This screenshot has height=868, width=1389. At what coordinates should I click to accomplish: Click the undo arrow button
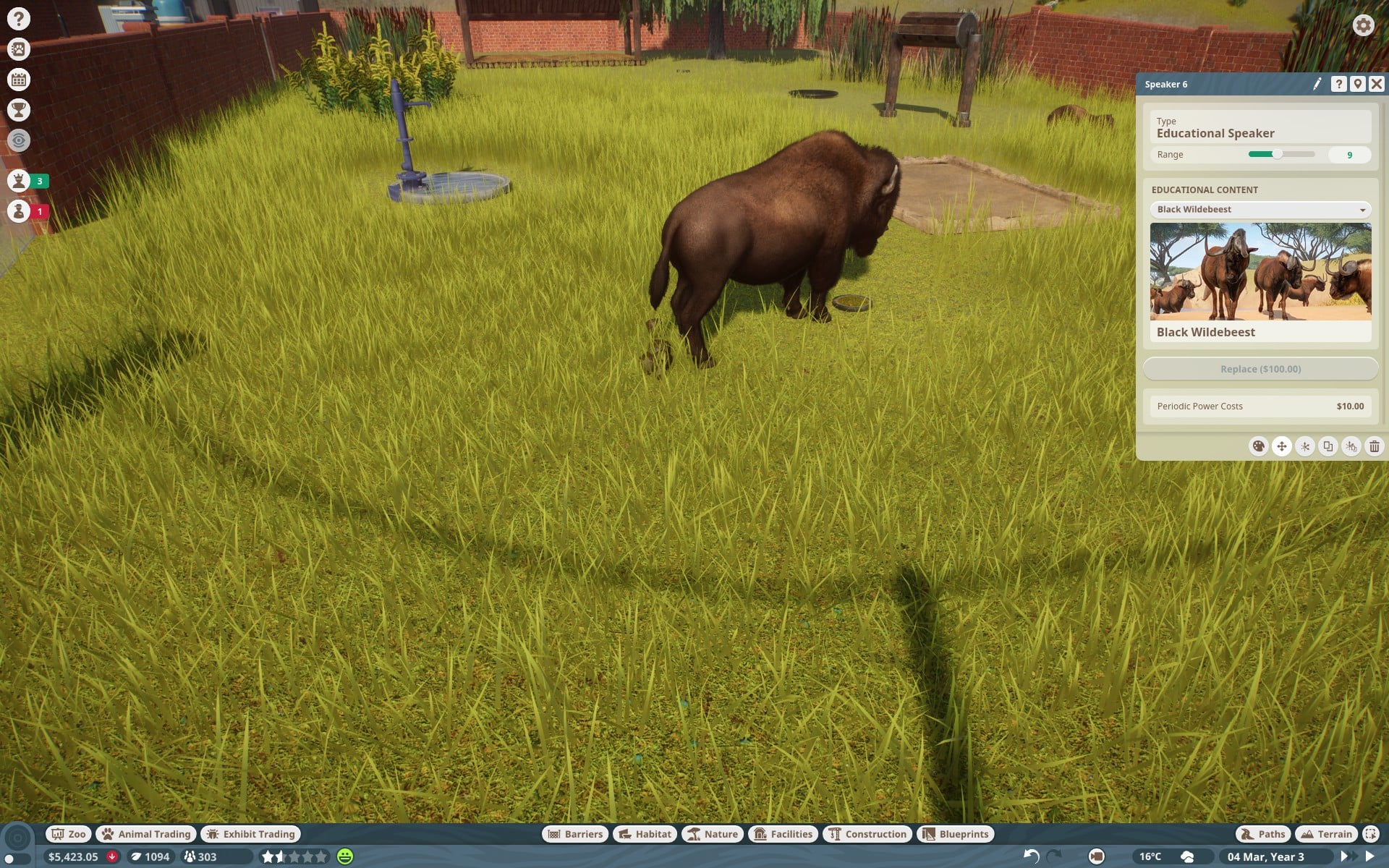click(x=1031, y=856)
